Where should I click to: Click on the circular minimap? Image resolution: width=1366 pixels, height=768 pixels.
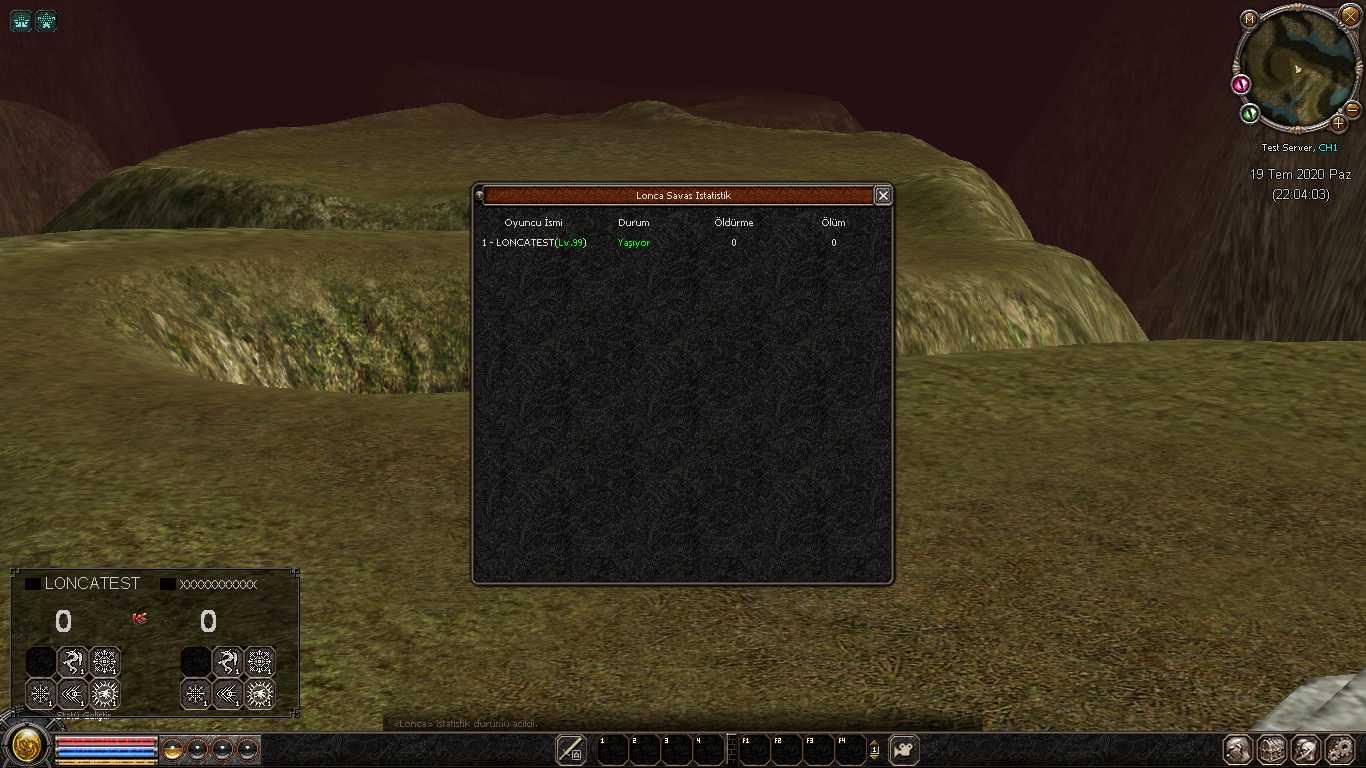point(1295,70)
